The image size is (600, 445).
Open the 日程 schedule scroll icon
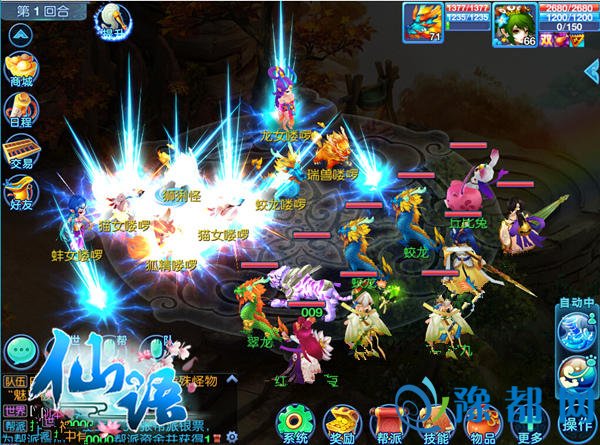click(x=20, y=108)
